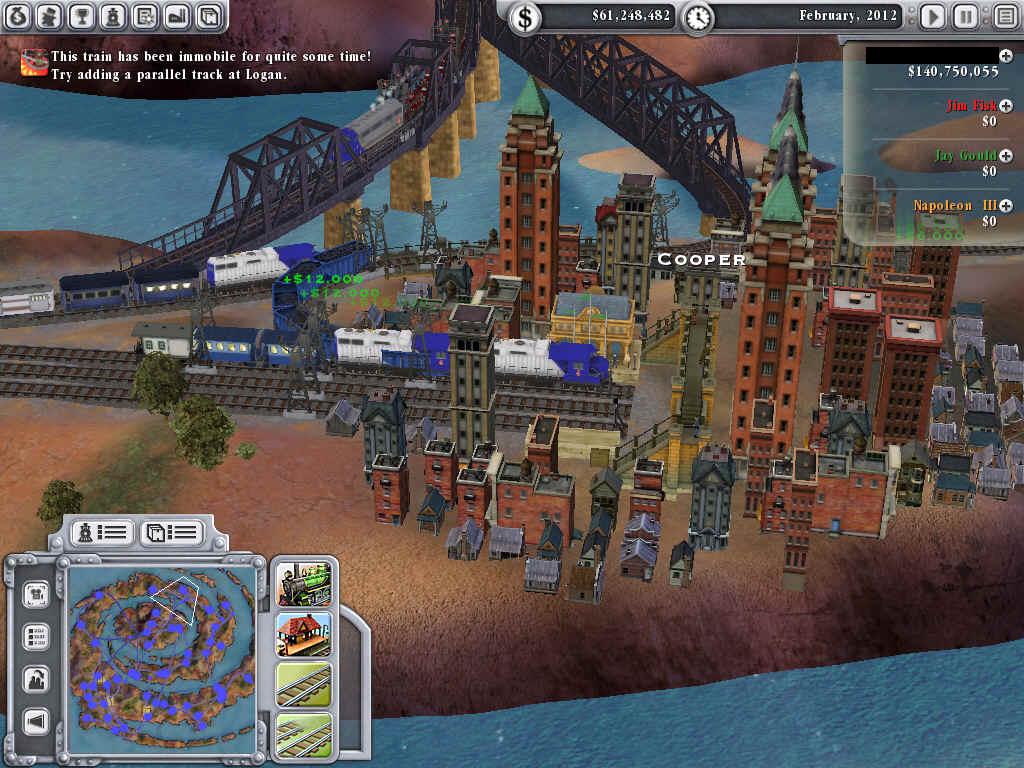Screen dimensions: 1024x768
Task: Pause the game
Action: point(965,16)
